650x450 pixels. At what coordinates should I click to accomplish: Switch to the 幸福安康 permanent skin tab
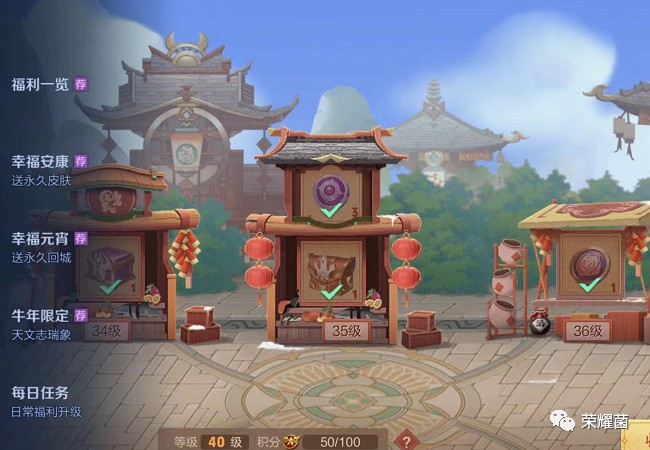point(40,161)
